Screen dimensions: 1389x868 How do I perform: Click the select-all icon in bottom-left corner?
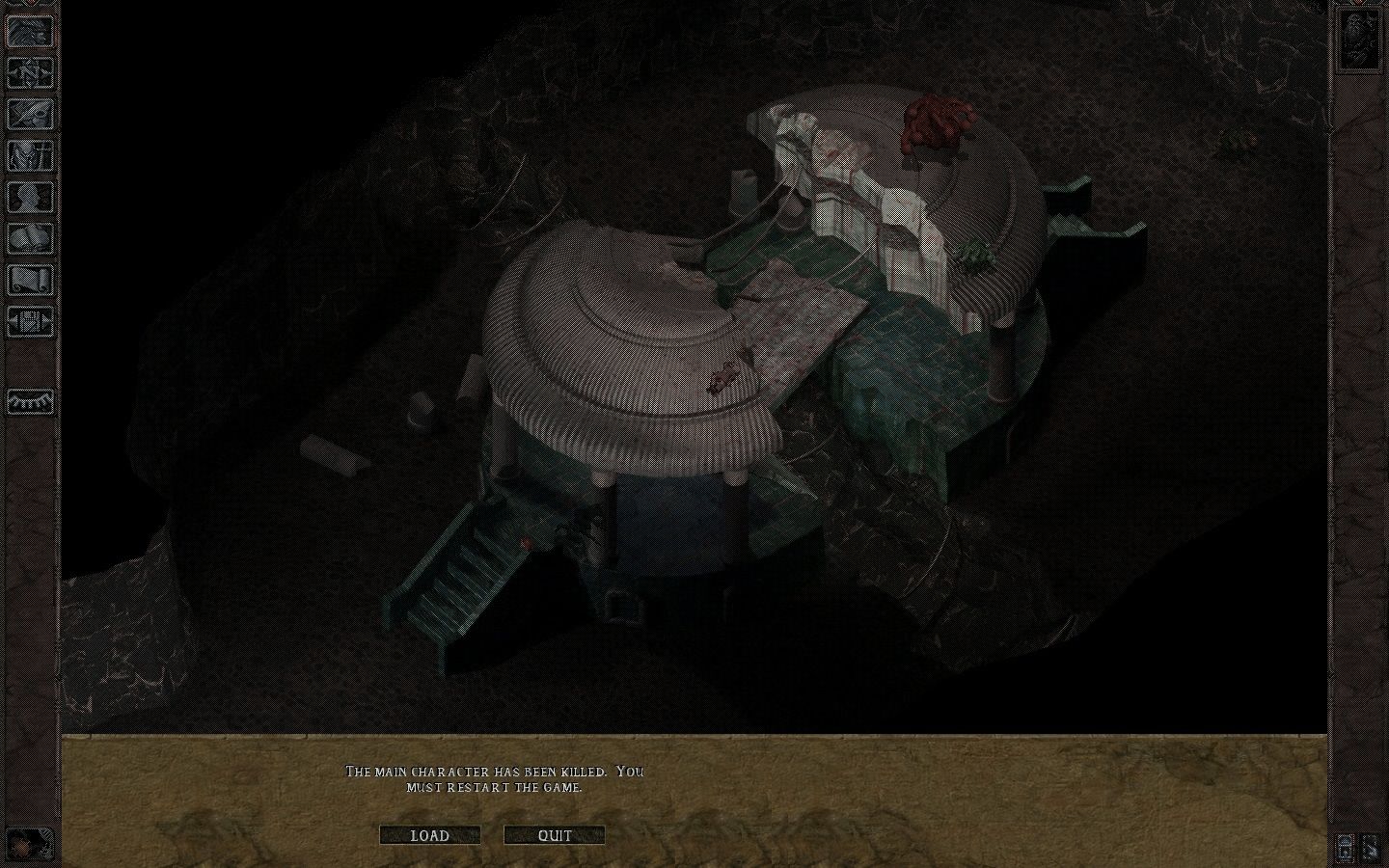click(29, 841)
